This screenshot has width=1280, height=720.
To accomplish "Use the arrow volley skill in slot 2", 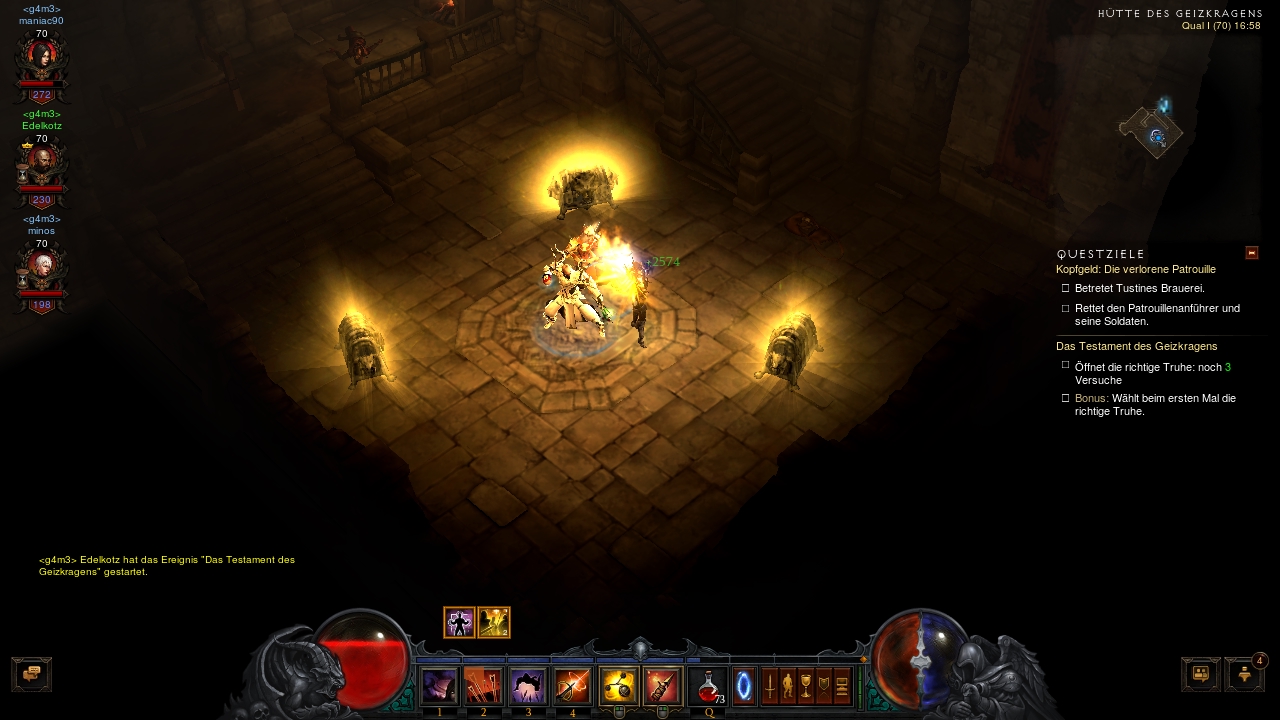I will tap(484, 686).
